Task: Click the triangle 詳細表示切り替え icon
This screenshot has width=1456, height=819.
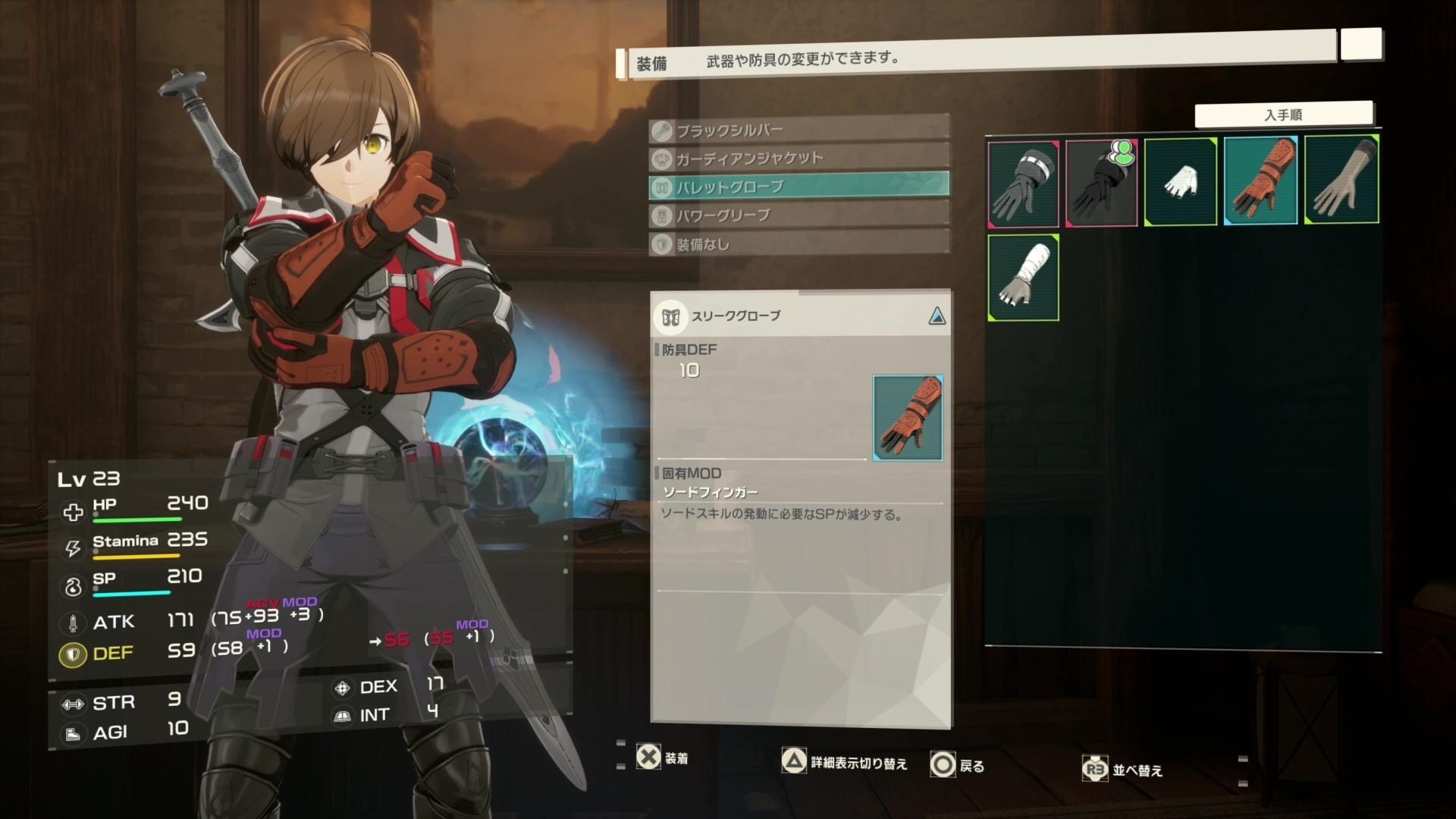Action: pos(795,762)
